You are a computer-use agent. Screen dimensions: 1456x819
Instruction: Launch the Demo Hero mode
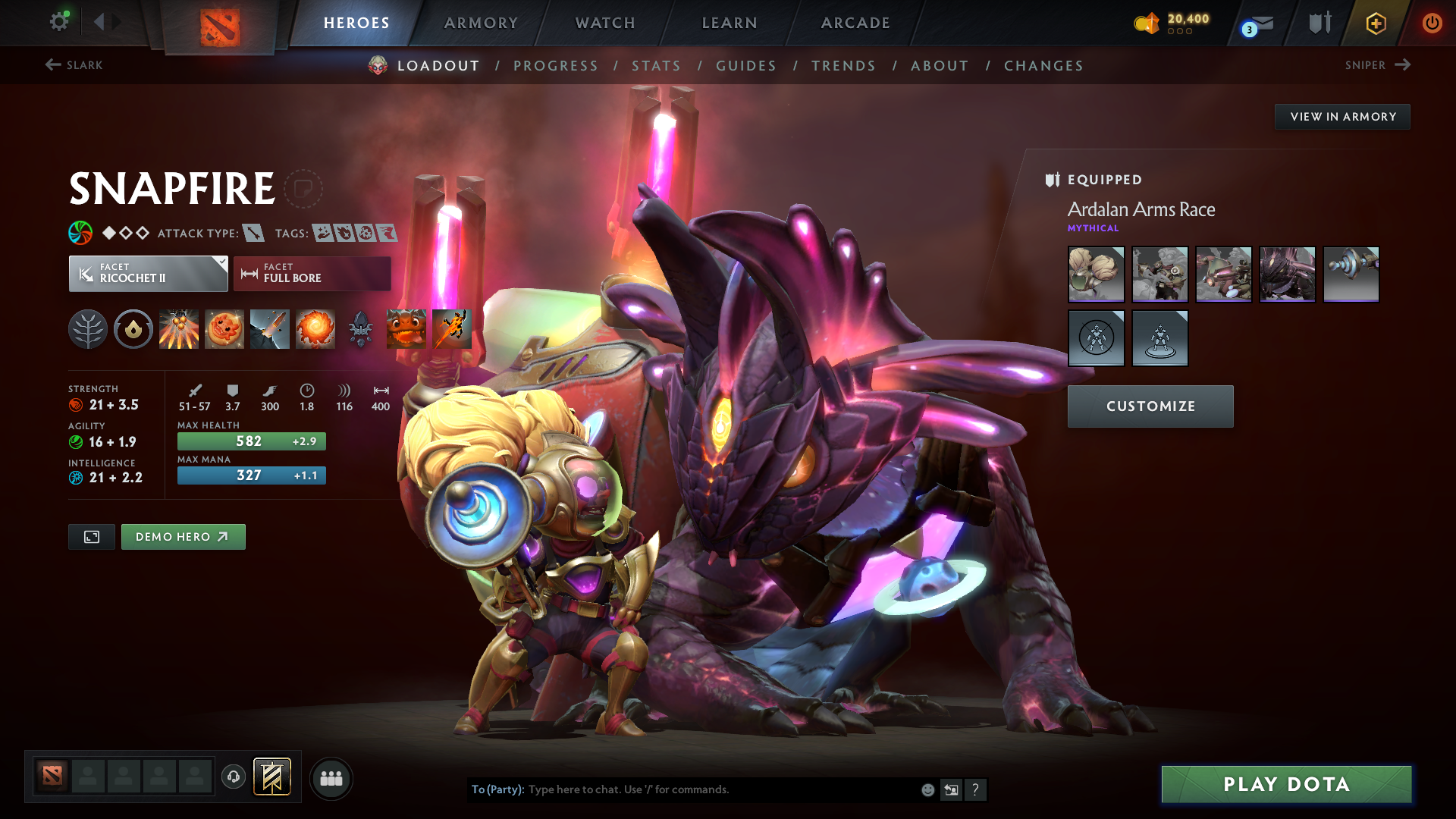(x=183, y=537)
